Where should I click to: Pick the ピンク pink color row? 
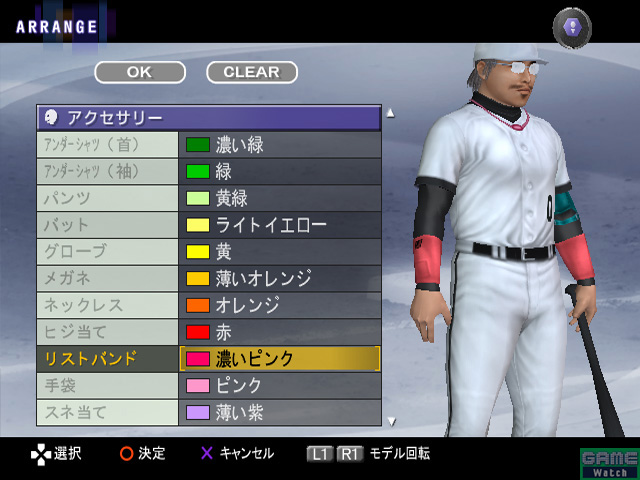click(279, 385)
